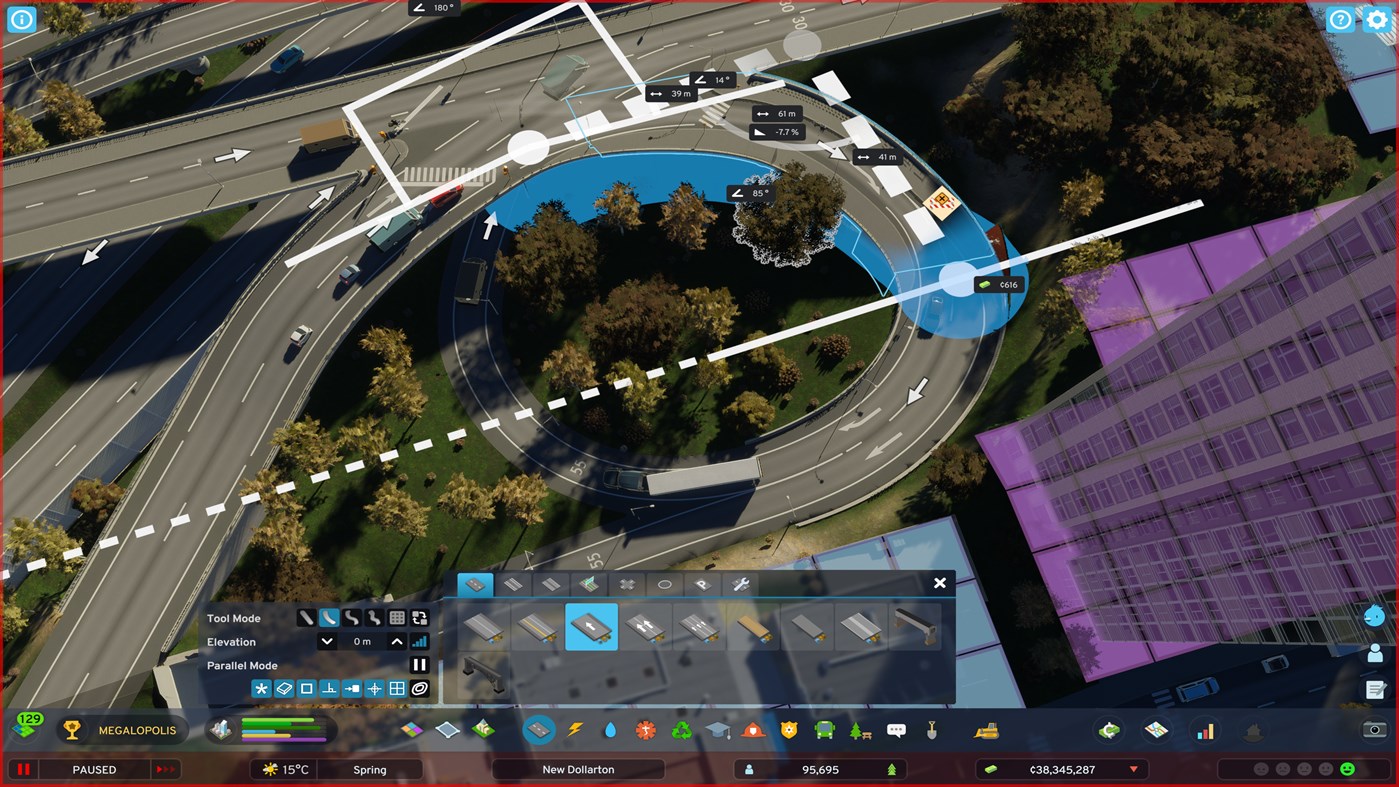Switch to the Straight road tool mode

[x=305, y=618]
